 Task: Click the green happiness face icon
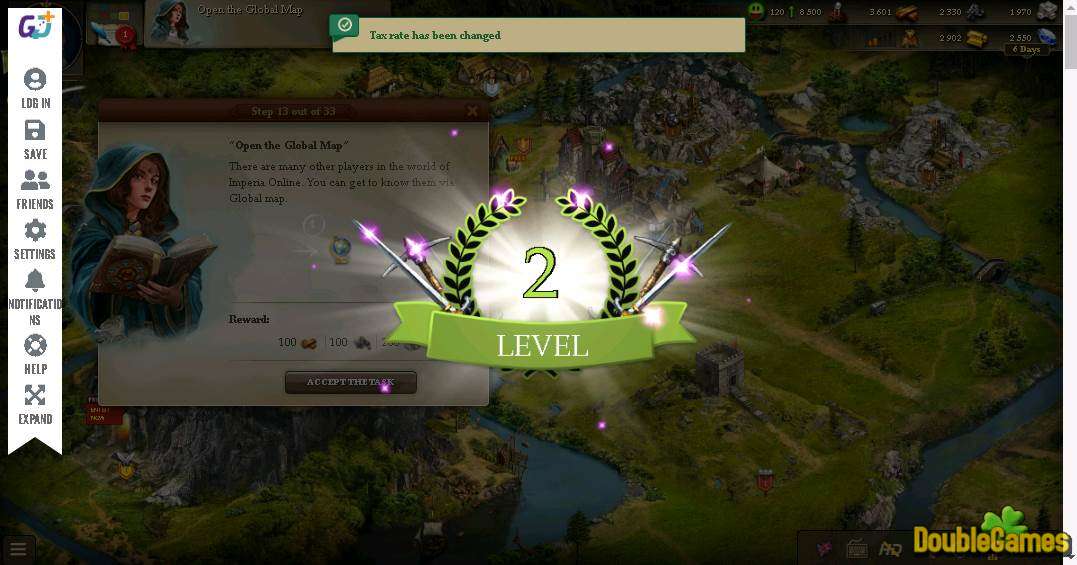coord(756,12)
